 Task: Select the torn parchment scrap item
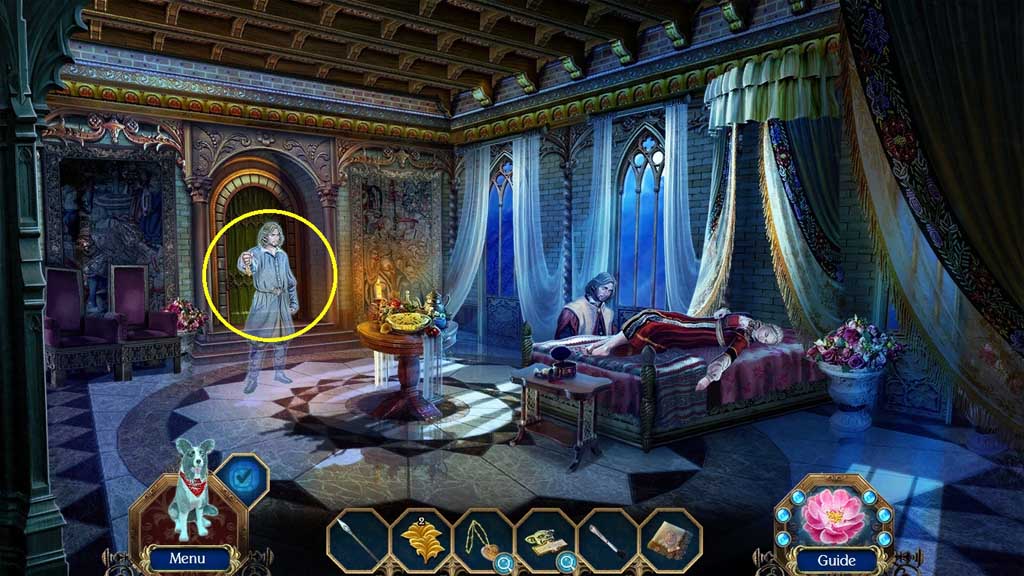(669, 540)
